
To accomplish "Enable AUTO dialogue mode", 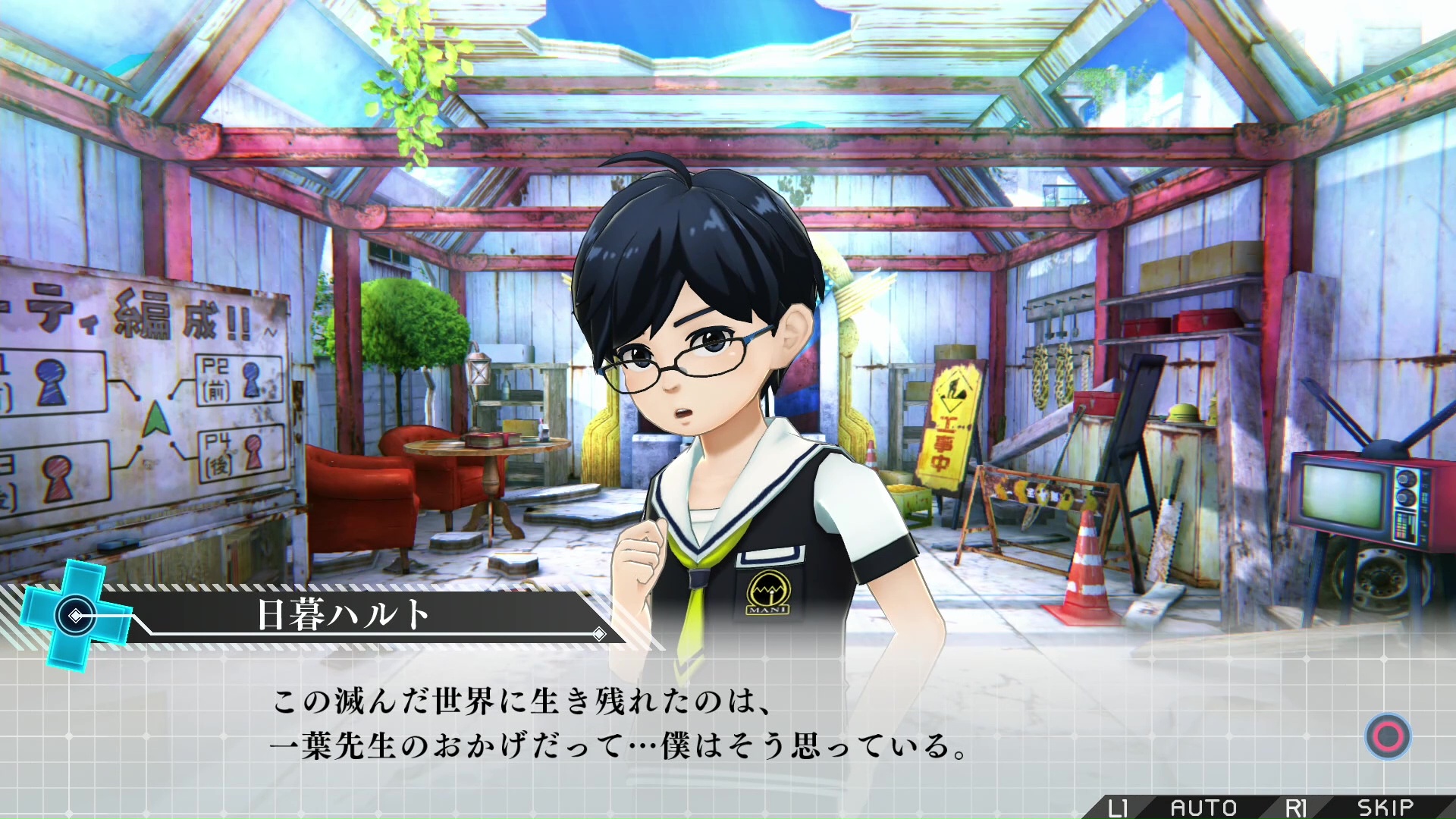I will [1203, 808].
